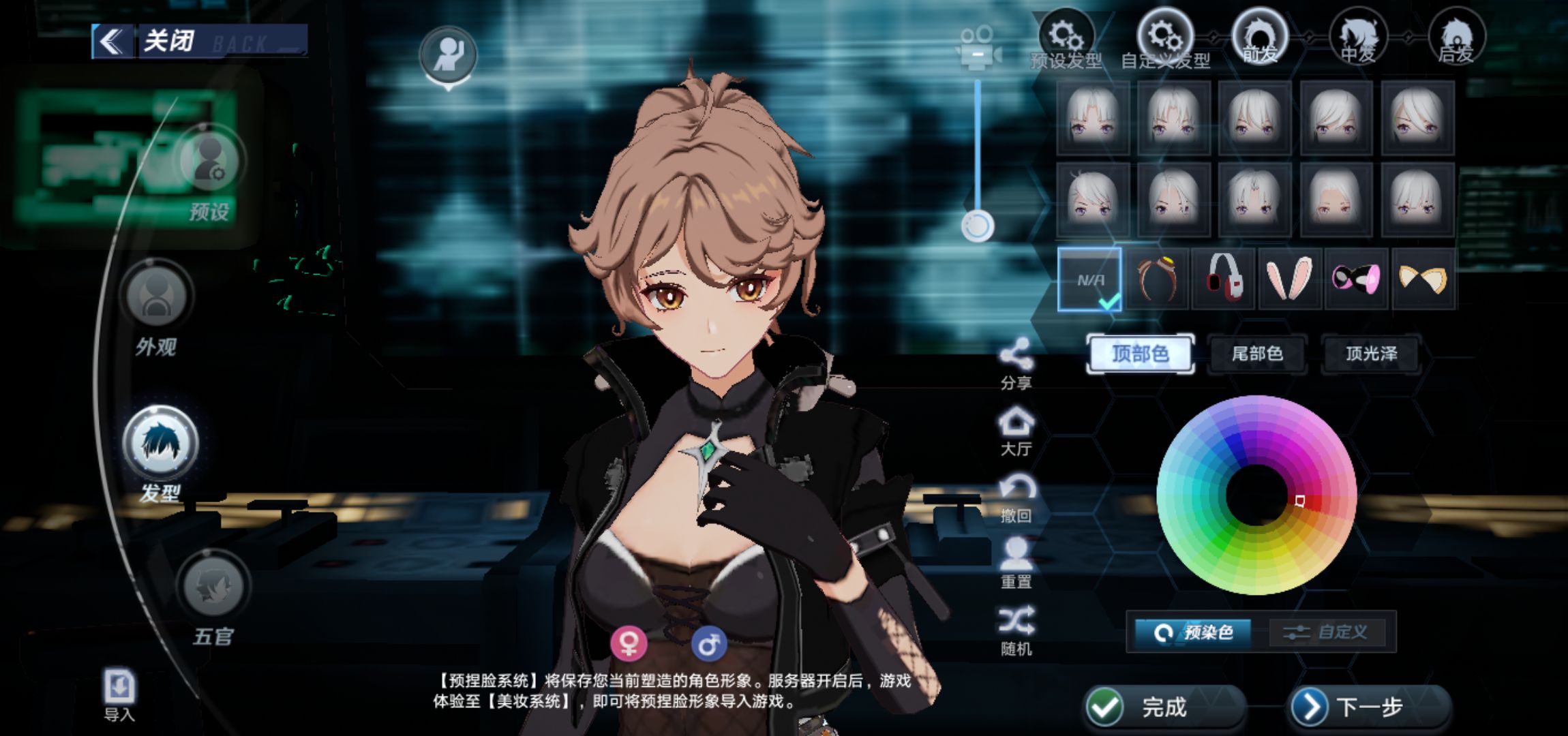Switch to the 外观 appearance section

pyautogui.click(x=157, y=298)
